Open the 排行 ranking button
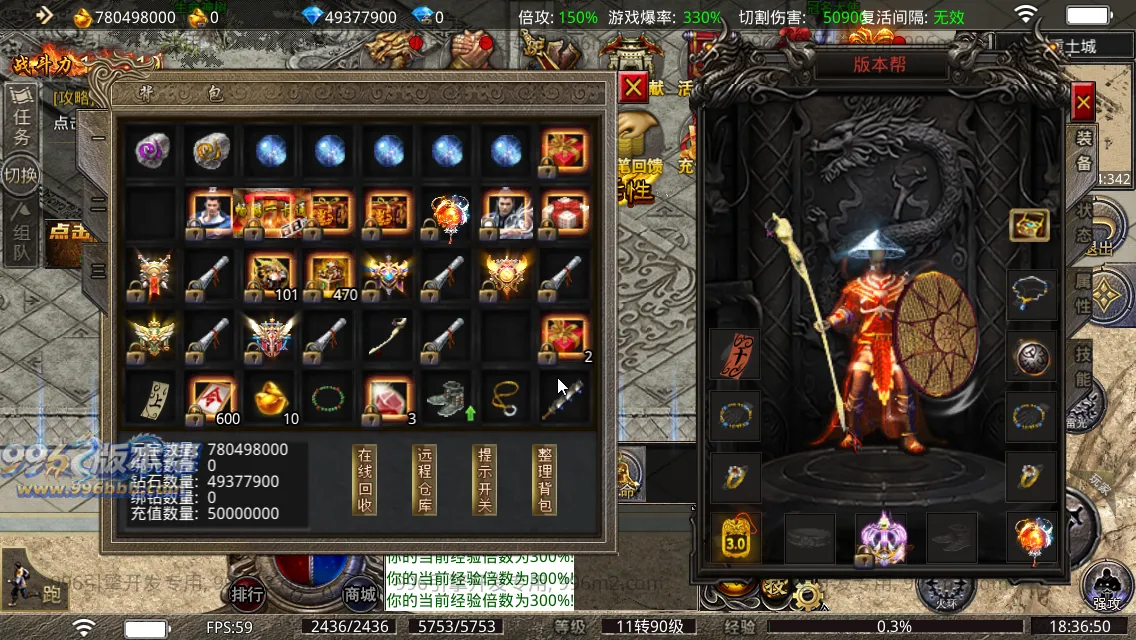This screenshot has width=1136, height=640. pos(247,594)
